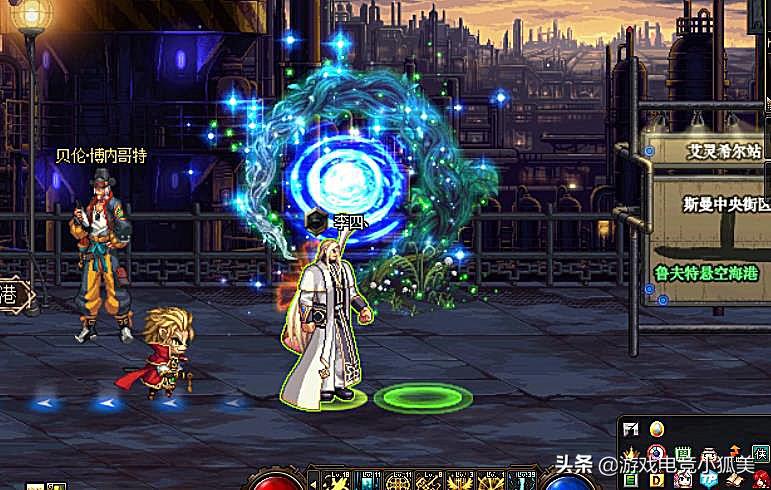
Task: Open the blue TP icon
Action: pyautogui.click(x=710, y=478)
